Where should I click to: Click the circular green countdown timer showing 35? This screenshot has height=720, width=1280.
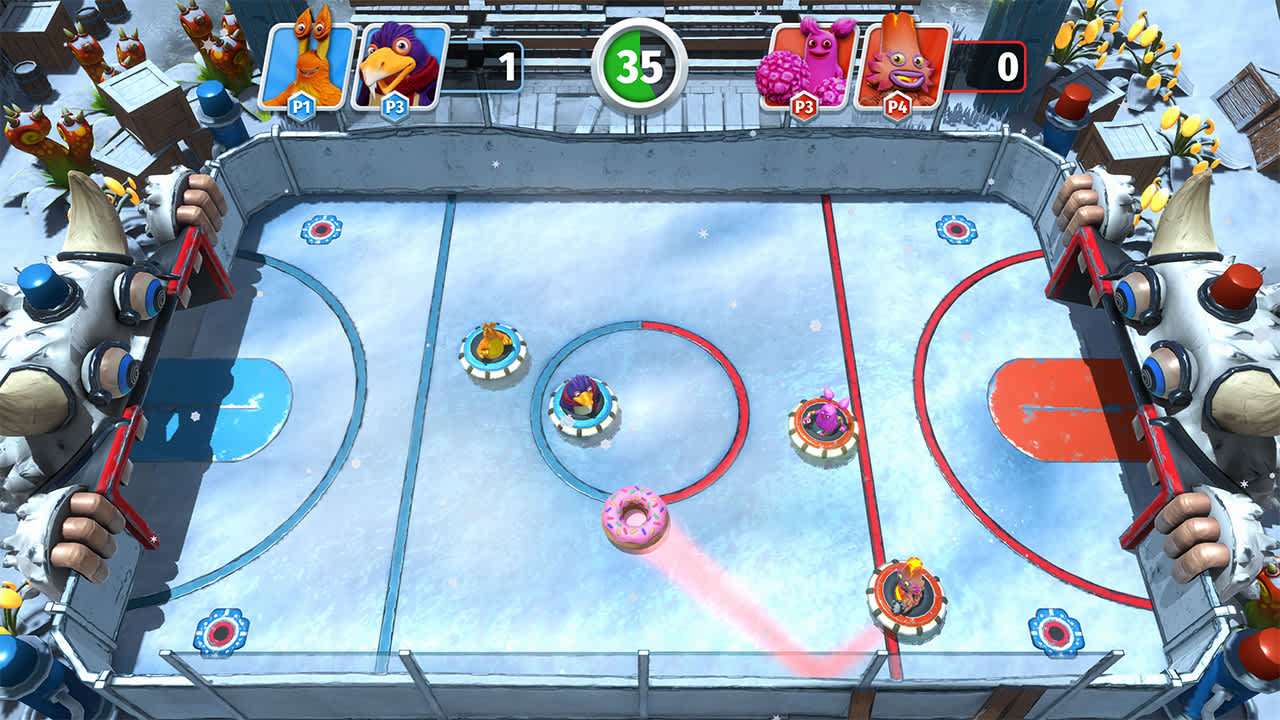[x=640, y=62]
